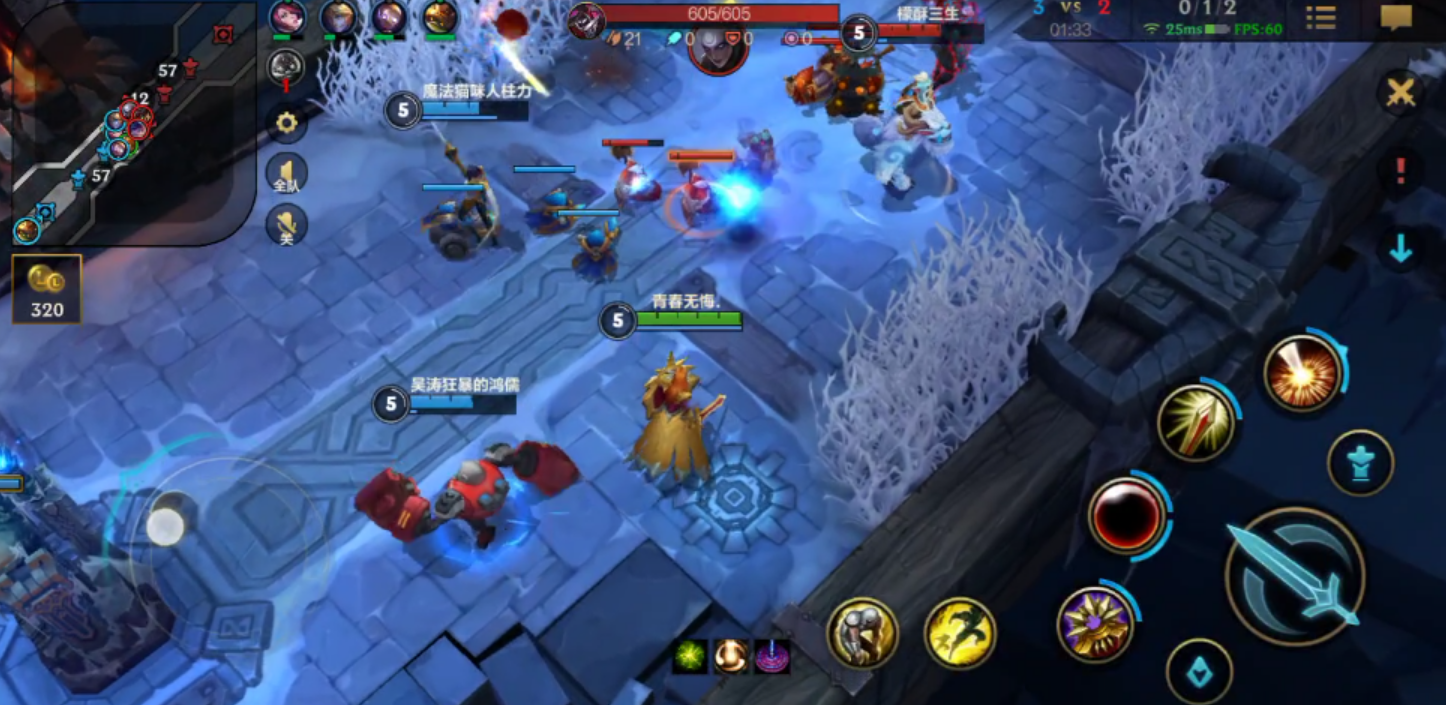Send the blue down-arrow ping
The image size is (1446, 705).
pyautogui.click(x=1400, y=250)
